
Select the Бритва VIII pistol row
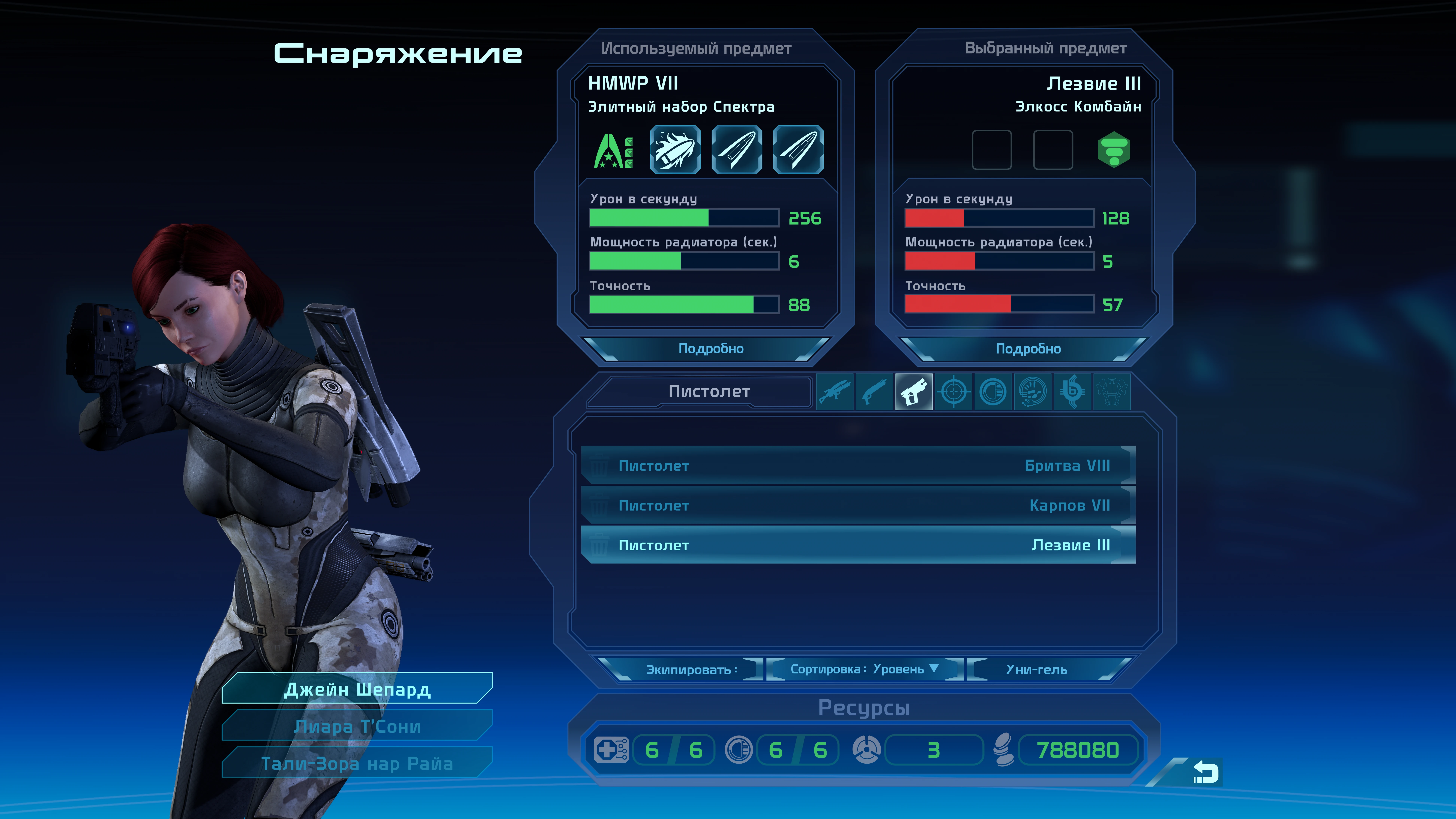tap(857, 466)
